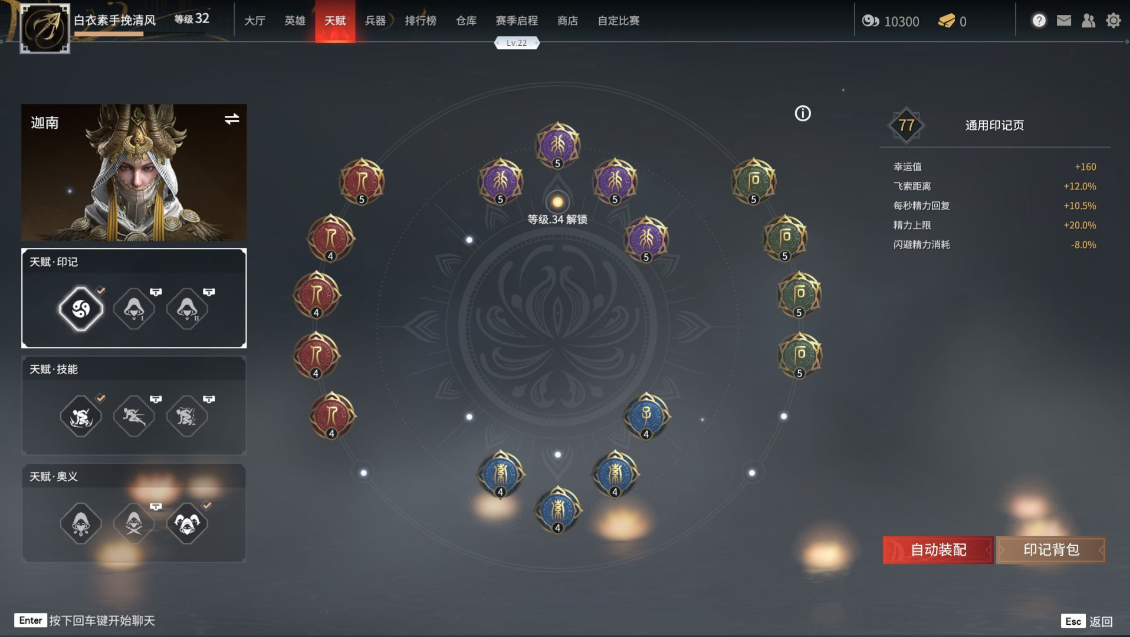1130x637 pixels.
Task: Go to the 赛季启程 season tab
Action: tap(516, 21)
